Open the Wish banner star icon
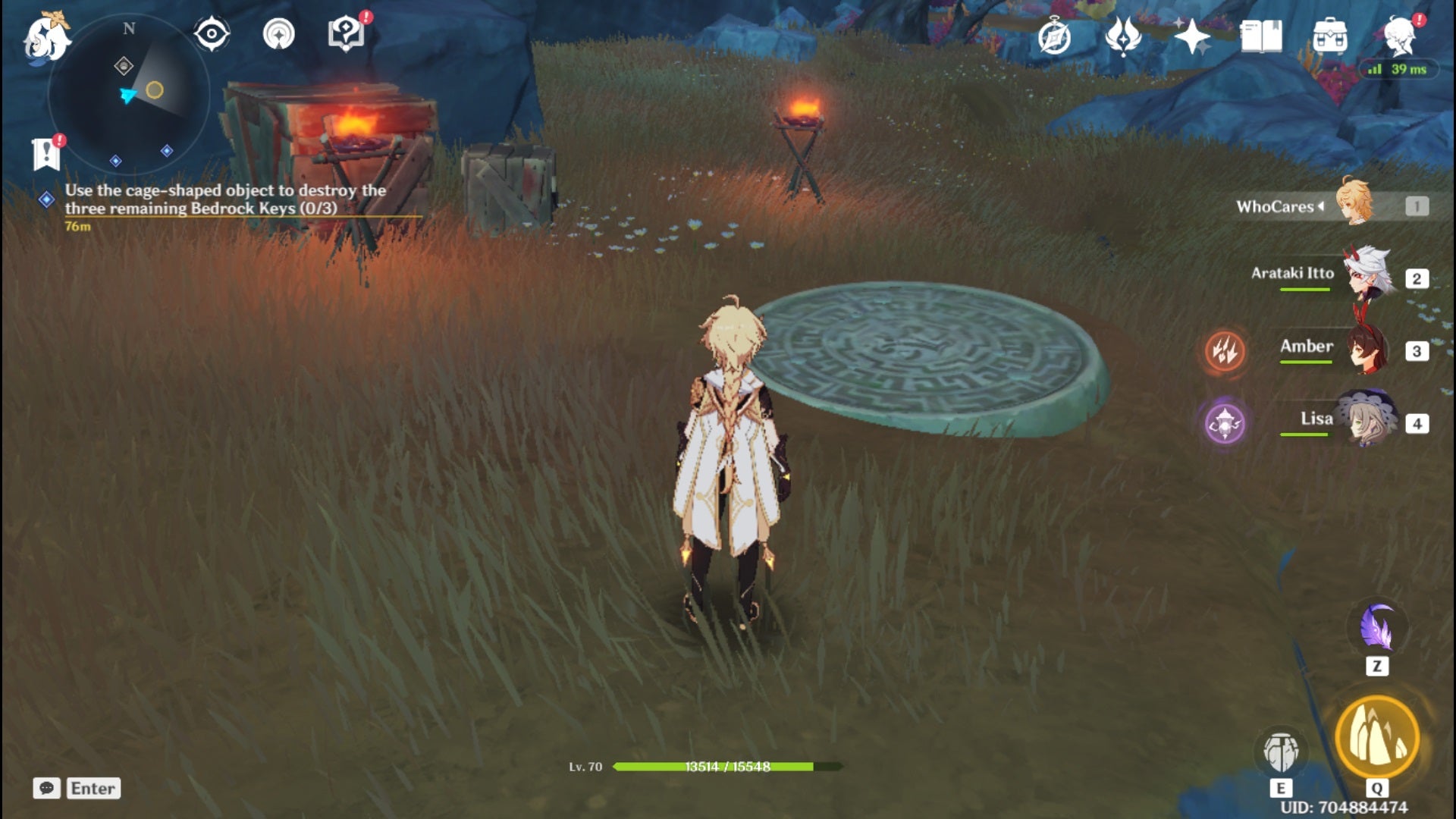The width and height of the screenshot is (1456, 819). (1124, 34)
